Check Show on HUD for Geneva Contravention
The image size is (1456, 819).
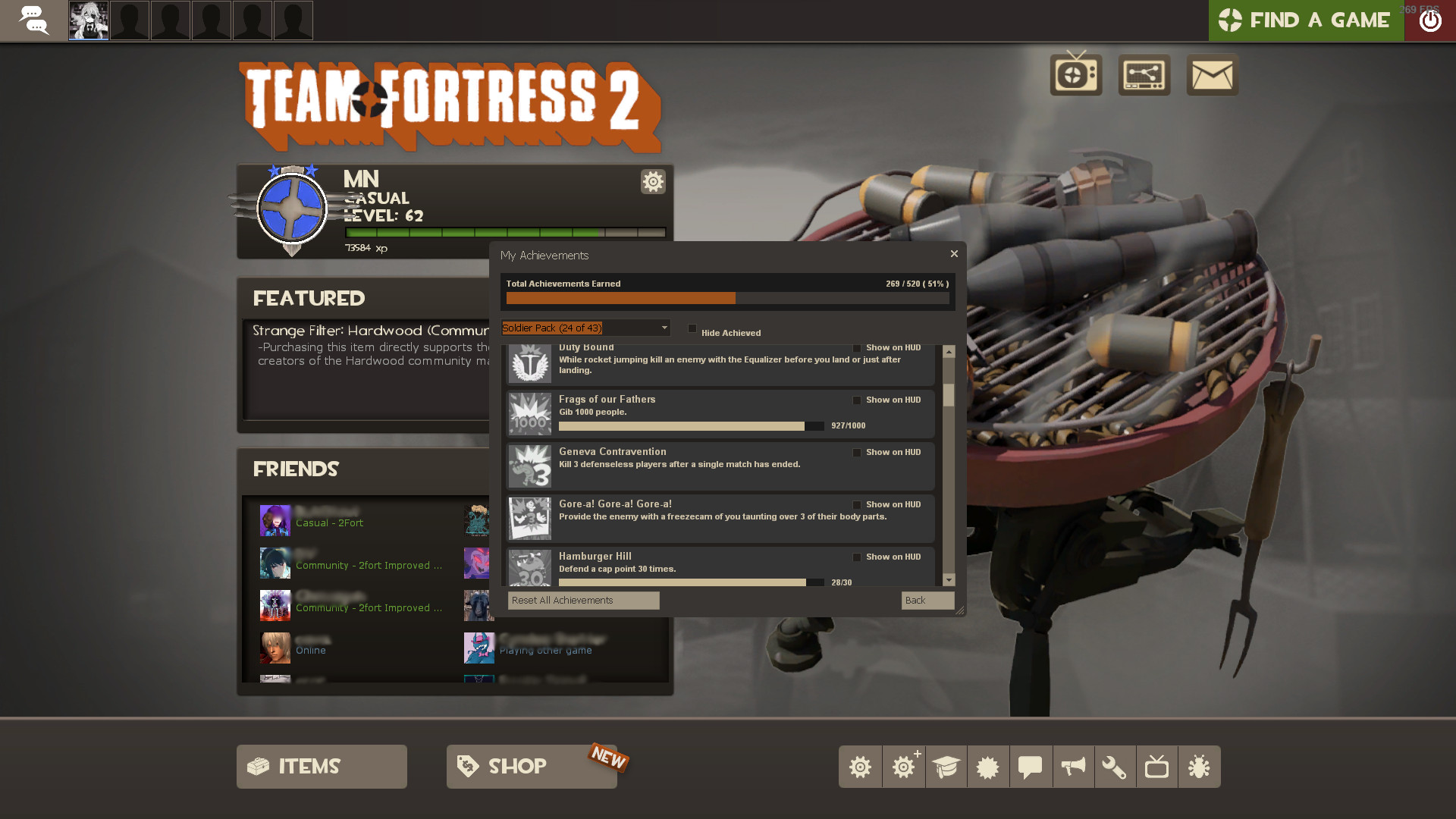[856, 452]
